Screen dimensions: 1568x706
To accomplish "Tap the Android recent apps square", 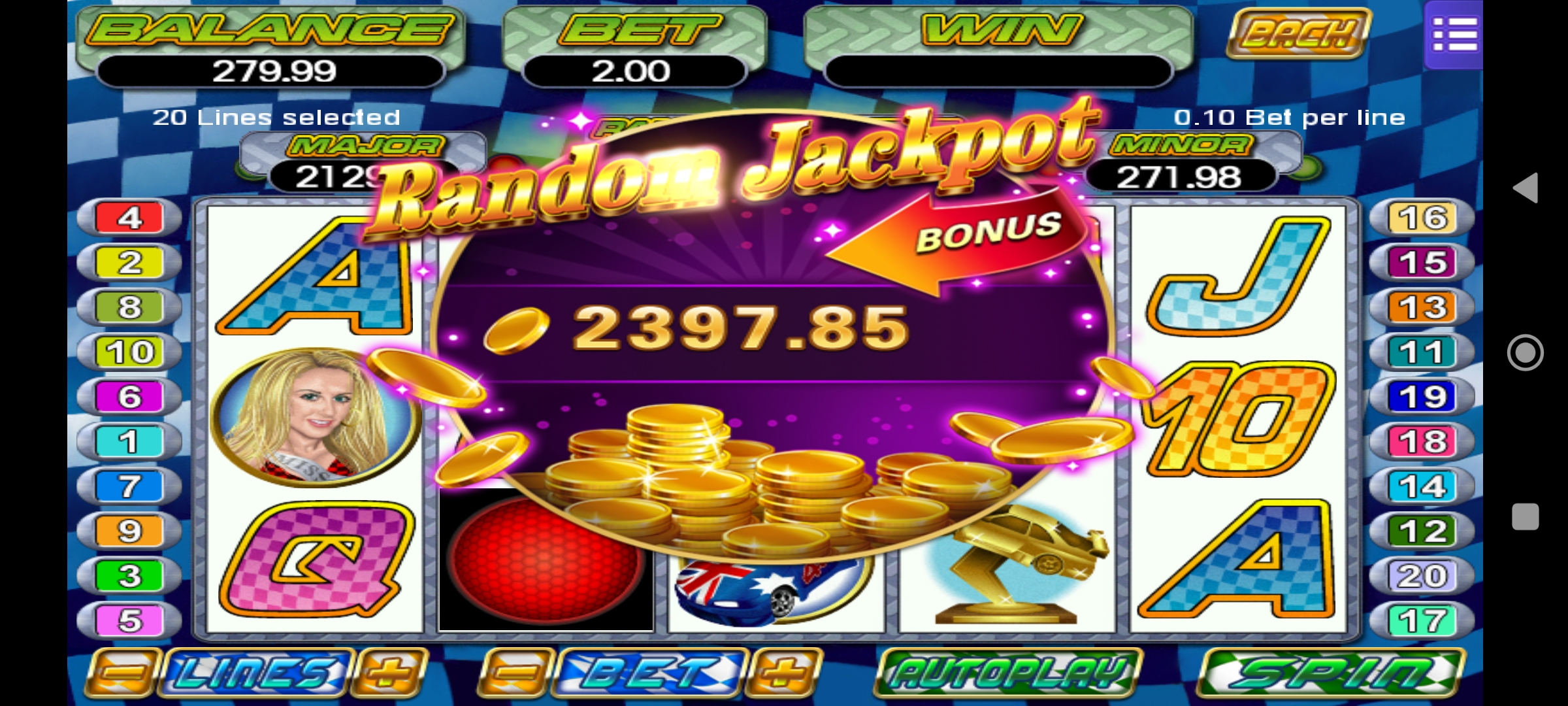I will point(1526,517).
